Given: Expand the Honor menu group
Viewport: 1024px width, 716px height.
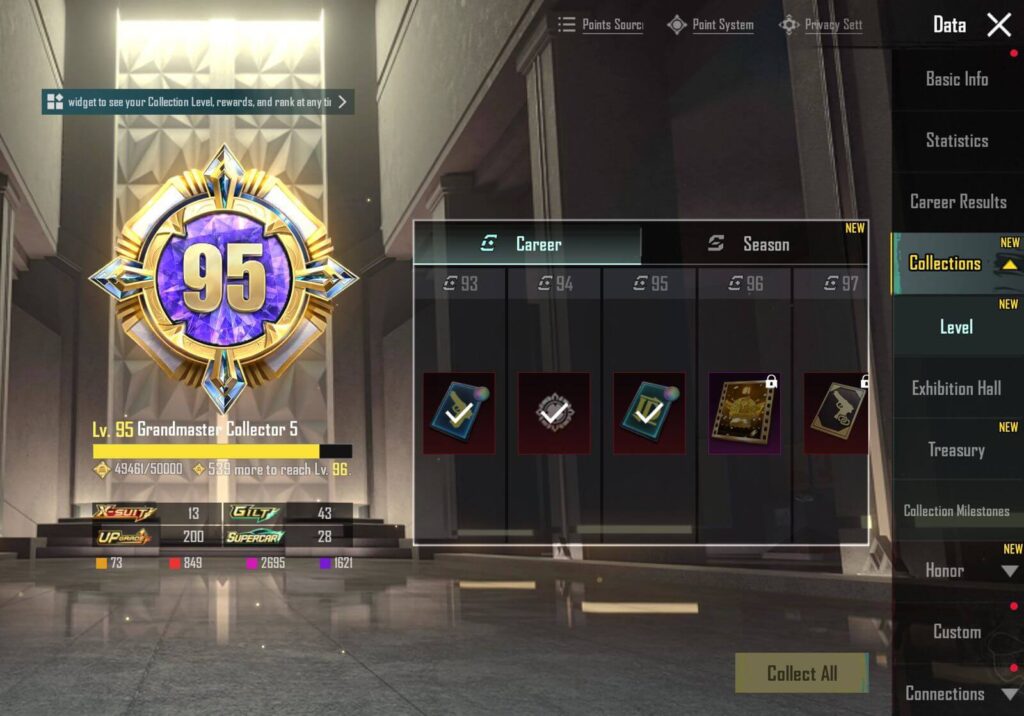Looking at the screenshot, I should [1009, 571].
